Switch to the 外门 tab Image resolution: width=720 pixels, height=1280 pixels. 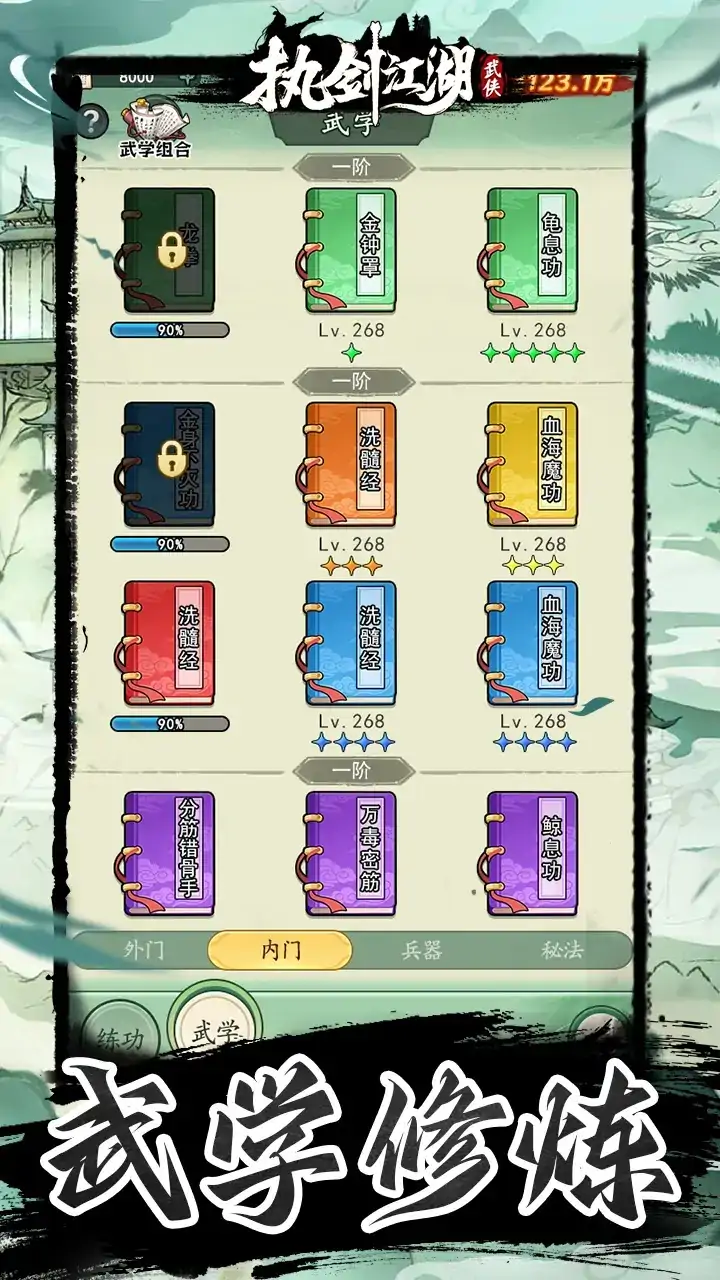click(144, 950)
